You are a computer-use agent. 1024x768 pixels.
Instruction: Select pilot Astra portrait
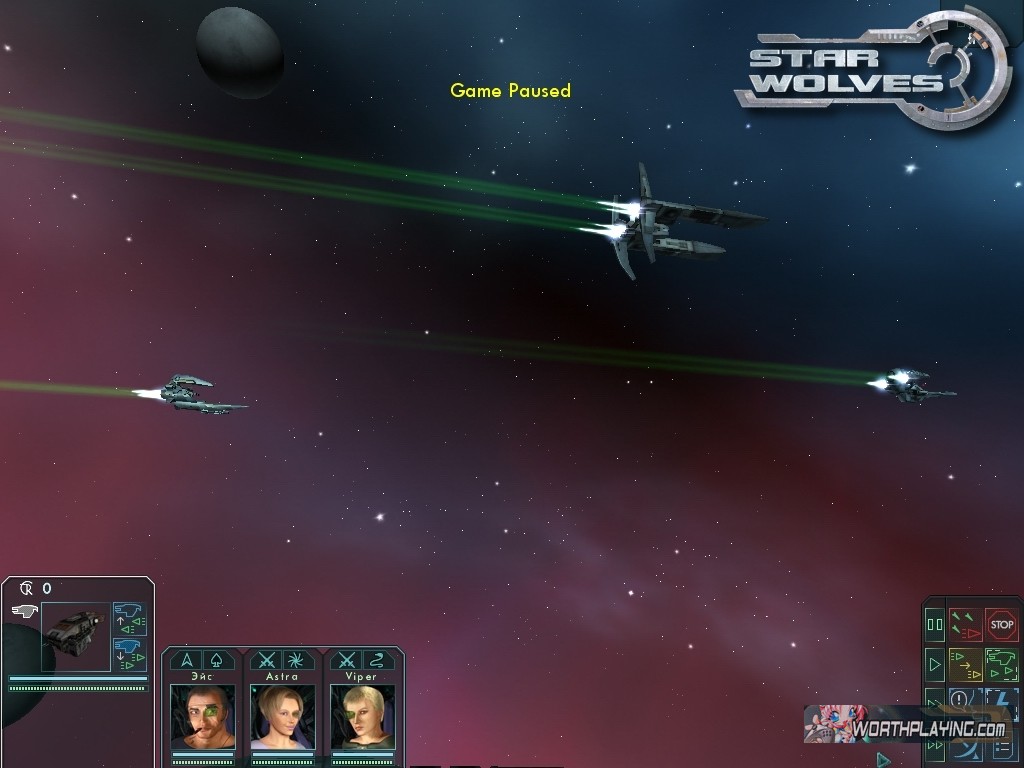point(282,716)
